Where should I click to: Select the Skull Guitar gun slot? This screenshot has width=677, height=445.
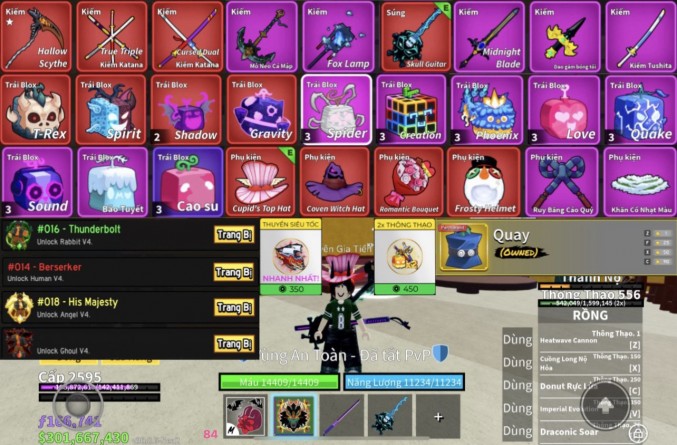(413, 36)
